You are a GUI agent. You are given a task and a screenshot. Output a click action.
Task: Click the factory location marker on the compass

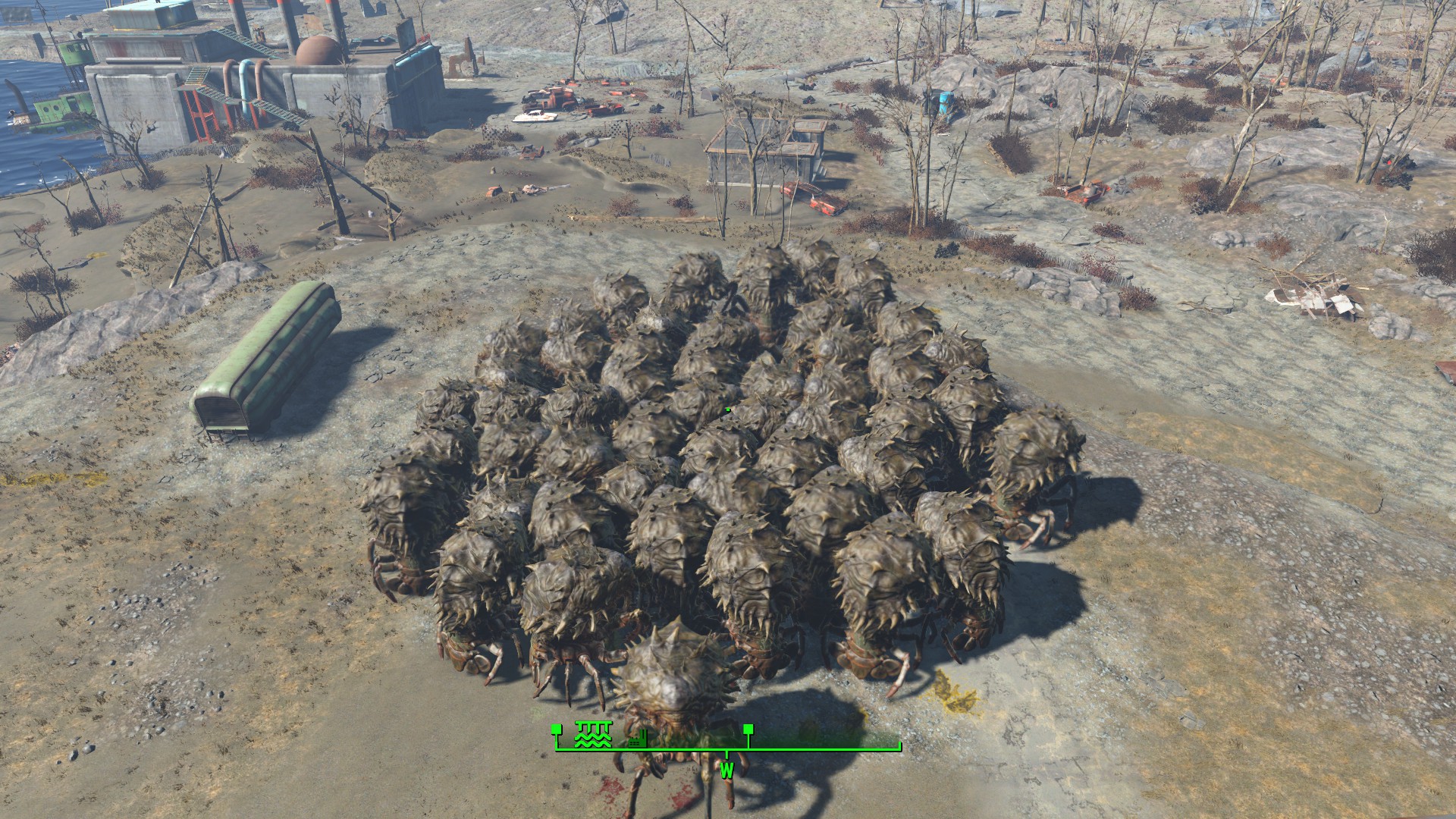[637, 739]
